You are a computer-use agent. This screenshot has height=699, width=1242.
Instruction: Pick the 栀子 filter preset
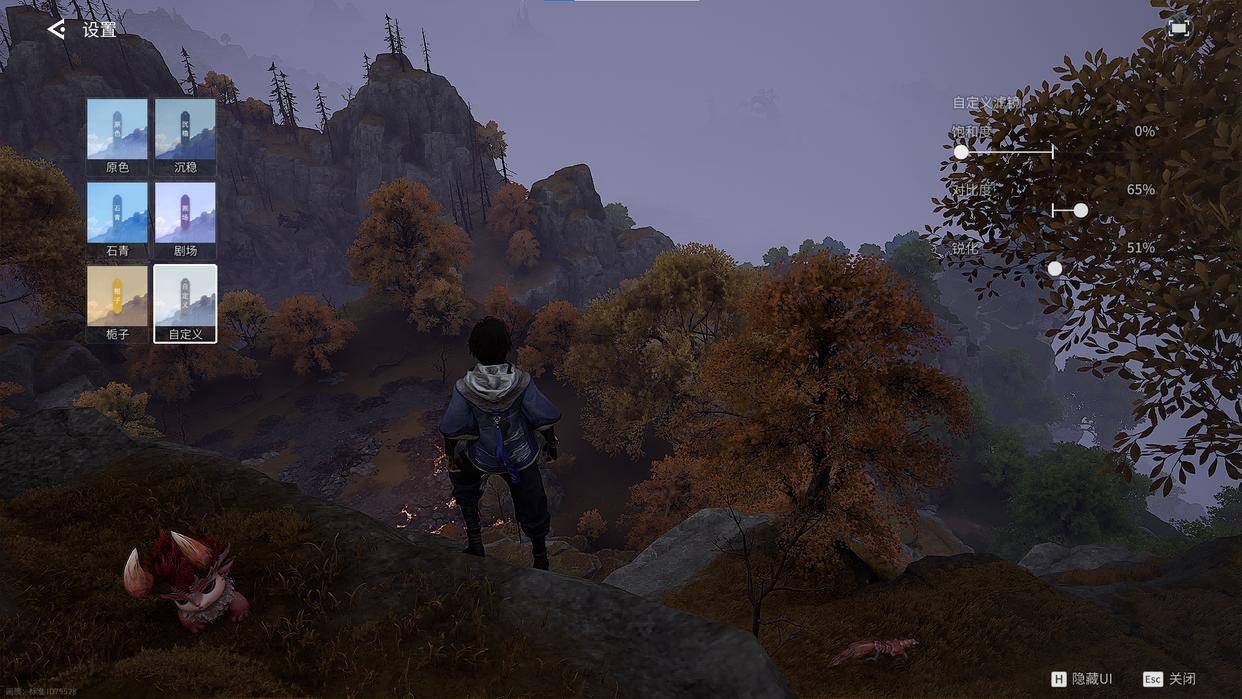click(117, 302)
